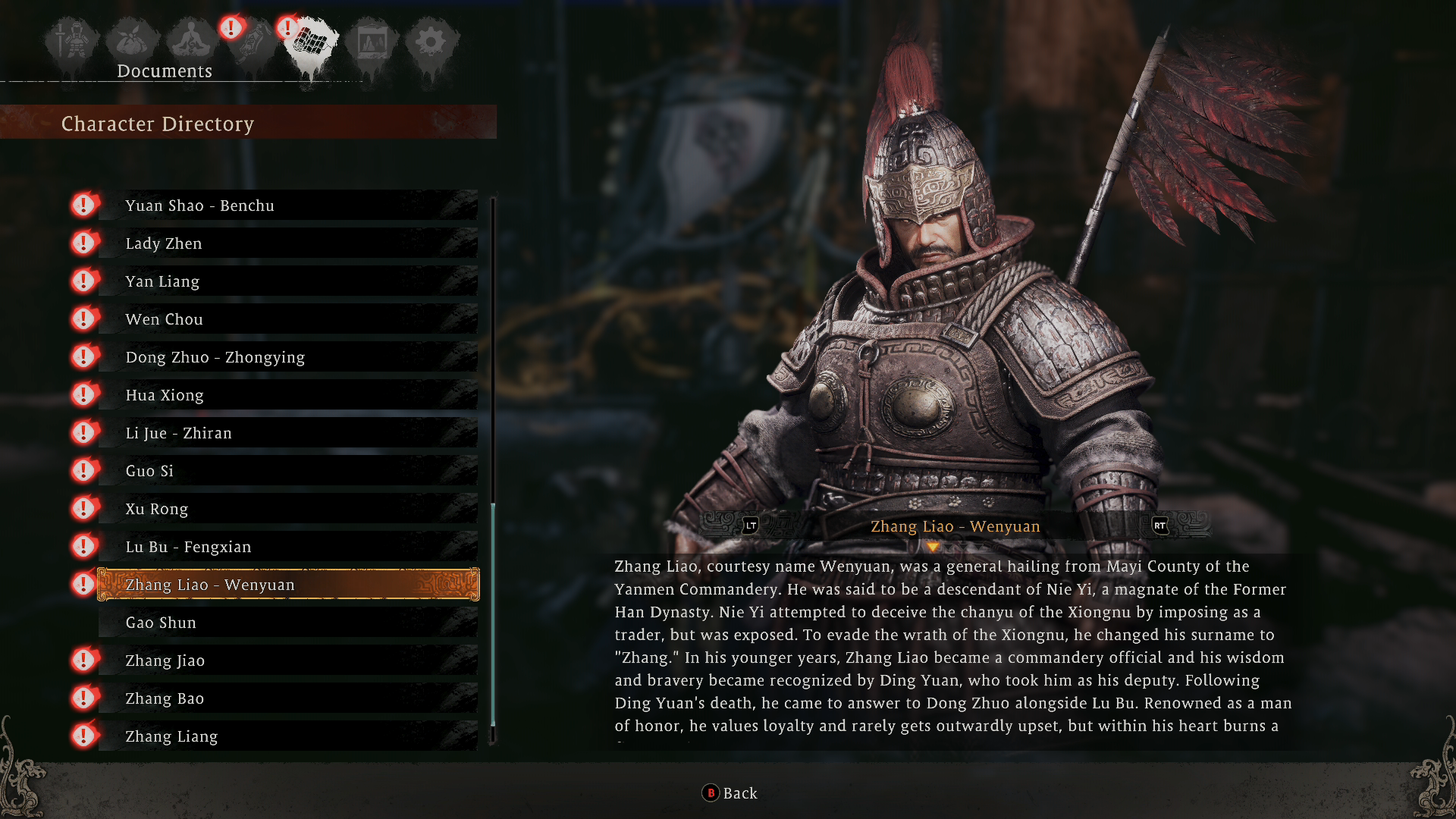This screenshot has width=1456, height=819.
Task: Click the unread badge beside Lady Zhen
Action: click(x=83, y=243)
